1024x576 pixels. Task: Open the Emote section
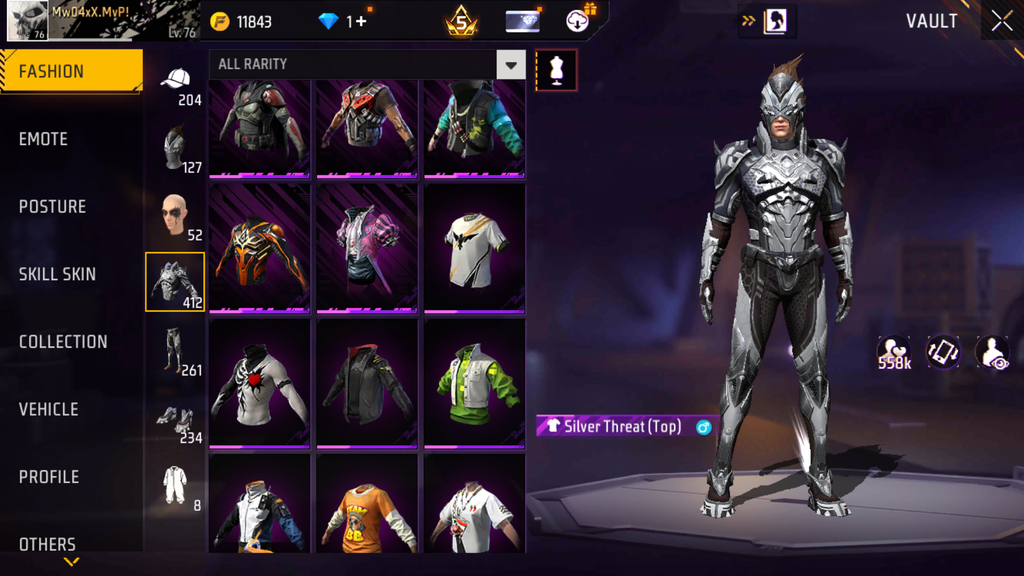point(43,139)
